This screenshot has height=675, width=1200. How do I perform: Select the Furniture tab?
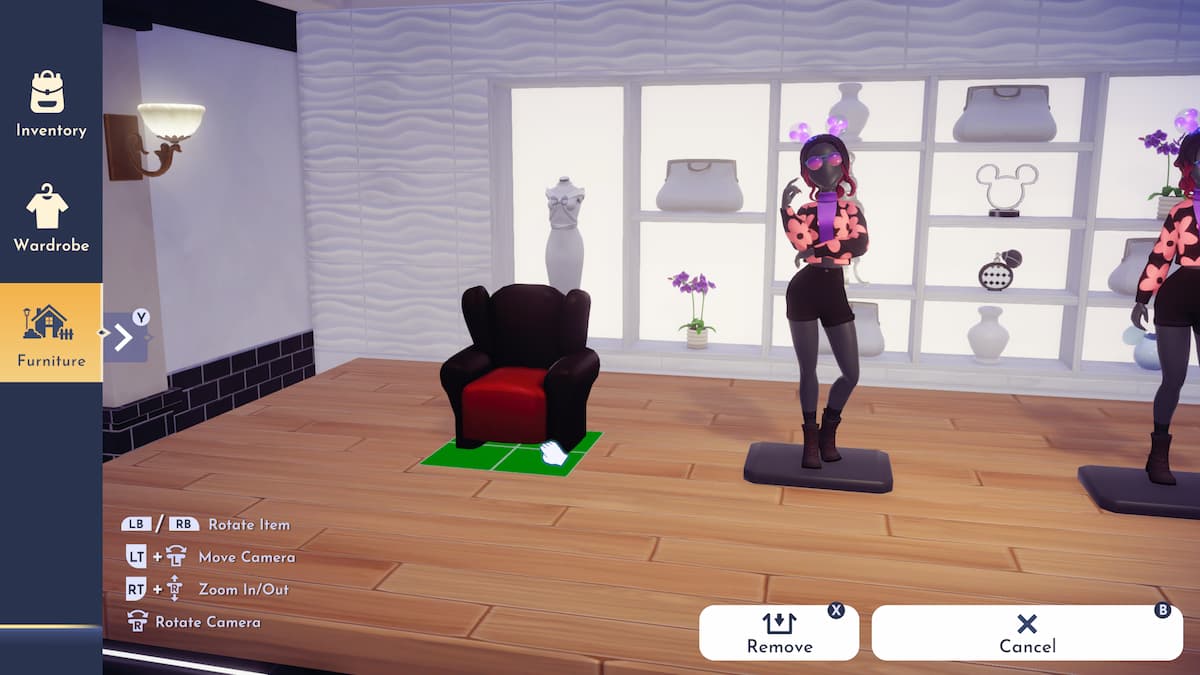(x=50, y=333)
